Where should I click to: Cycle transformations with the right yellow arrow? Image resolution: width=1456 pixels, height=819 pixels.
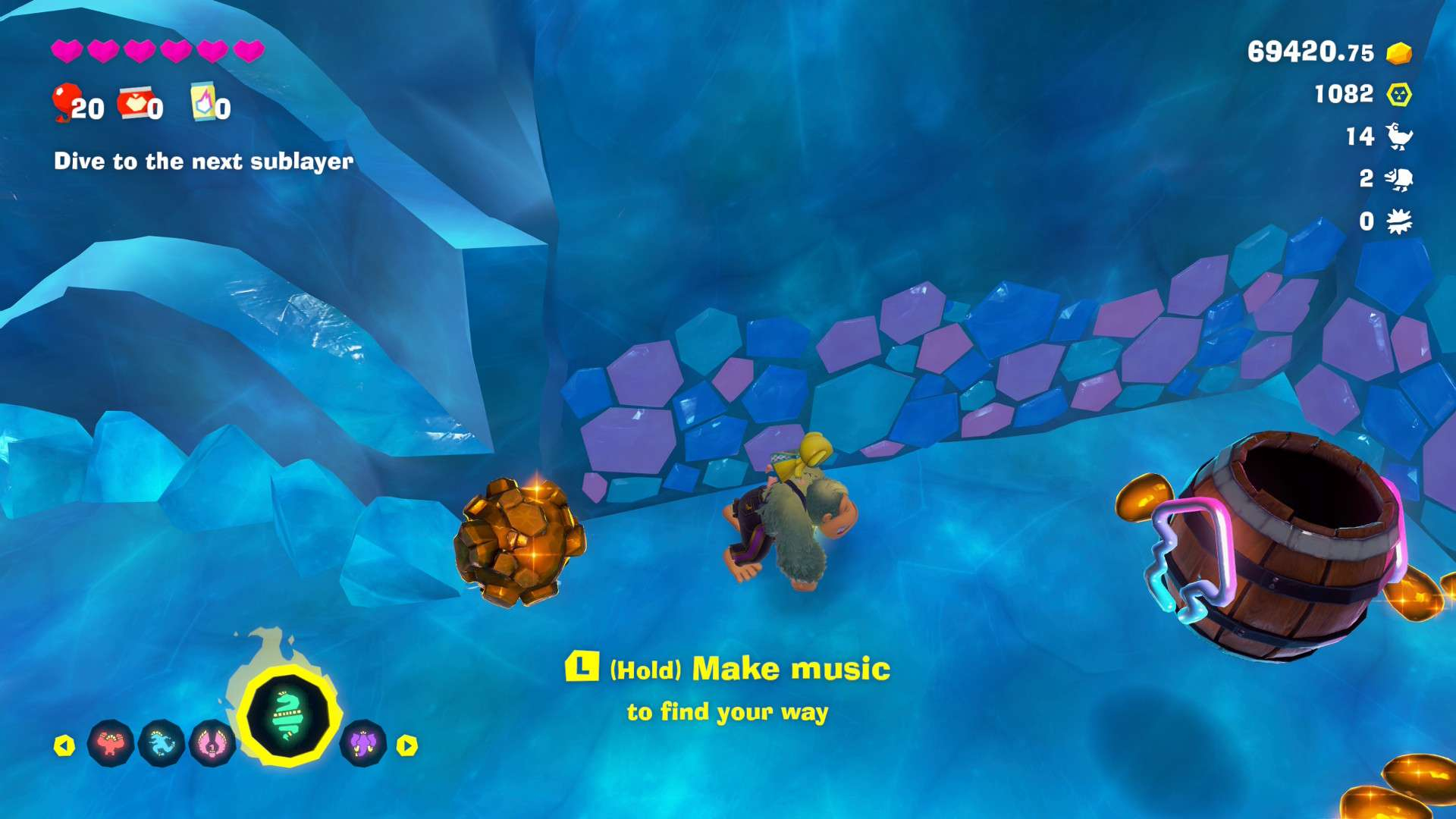pyautogui.click(x=407, y=745)
